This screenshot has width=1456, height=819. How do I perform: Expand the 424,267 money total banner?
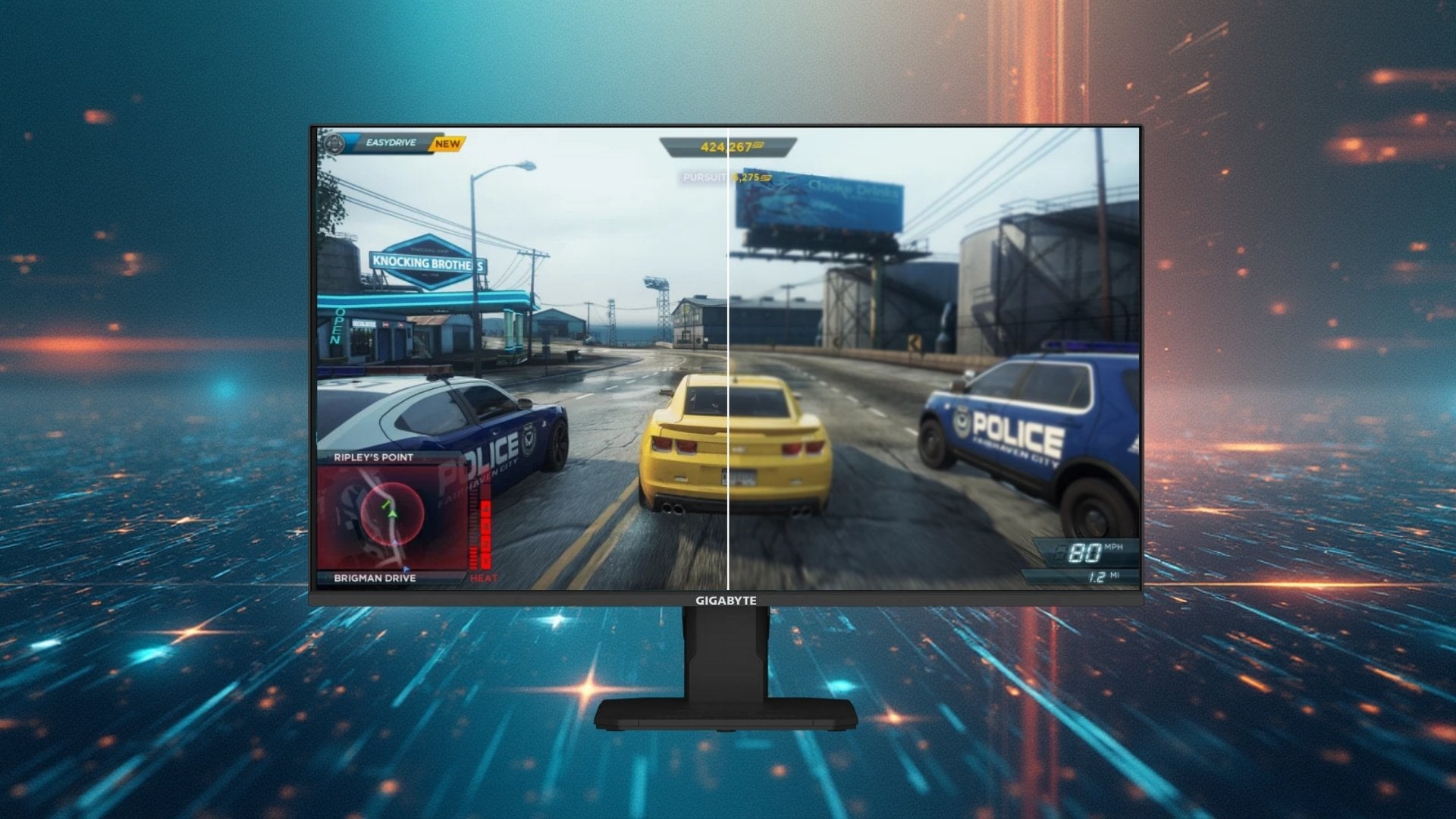(x=728, y=144)
